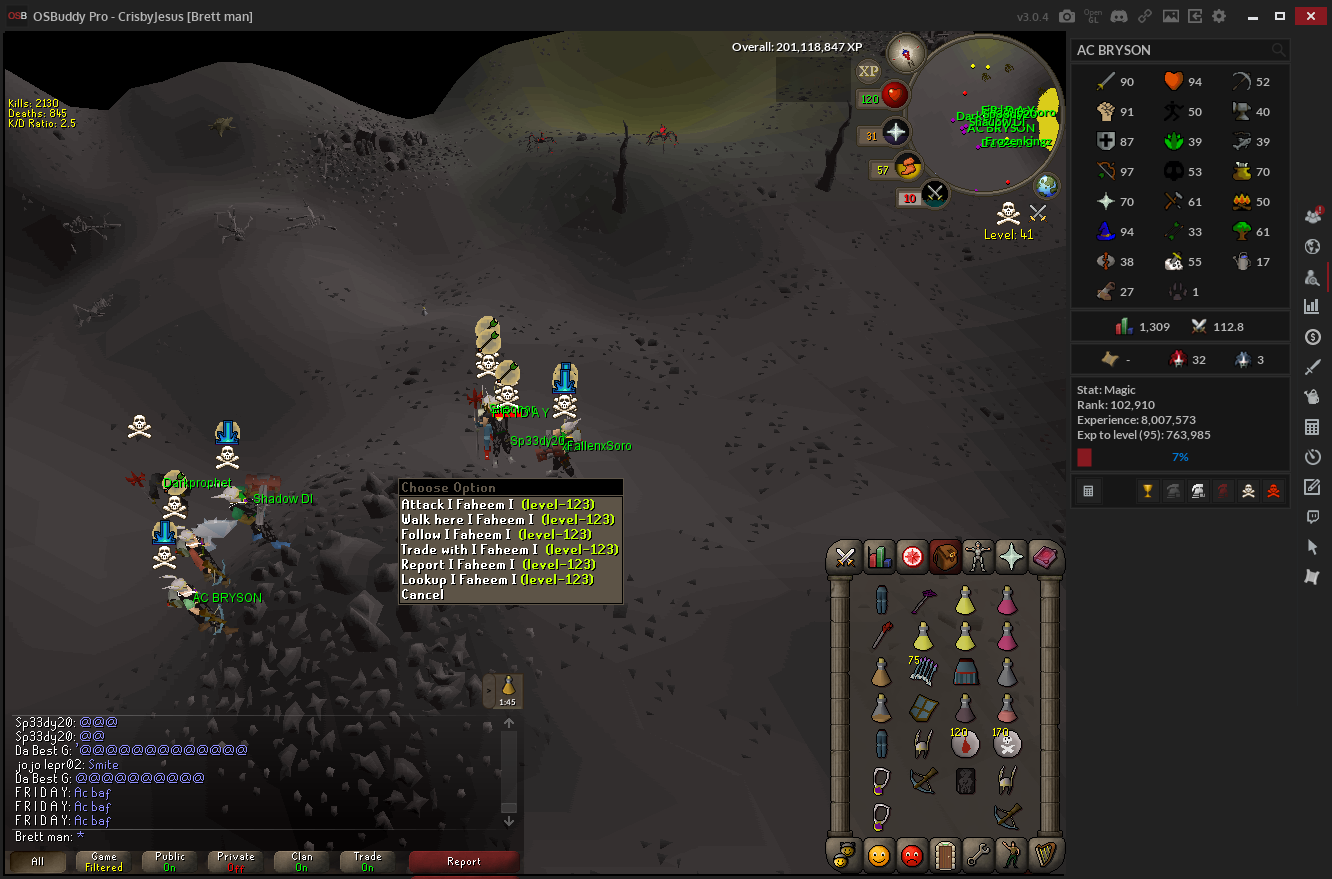
Task: Toggle the Private chat tab
Action: tap(236, 862)
